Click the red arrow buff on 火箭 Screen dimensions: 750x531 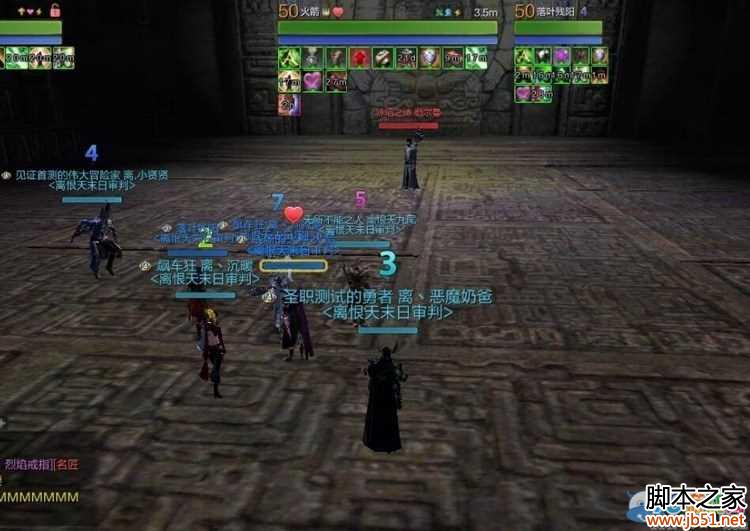[x=360, y=57]
